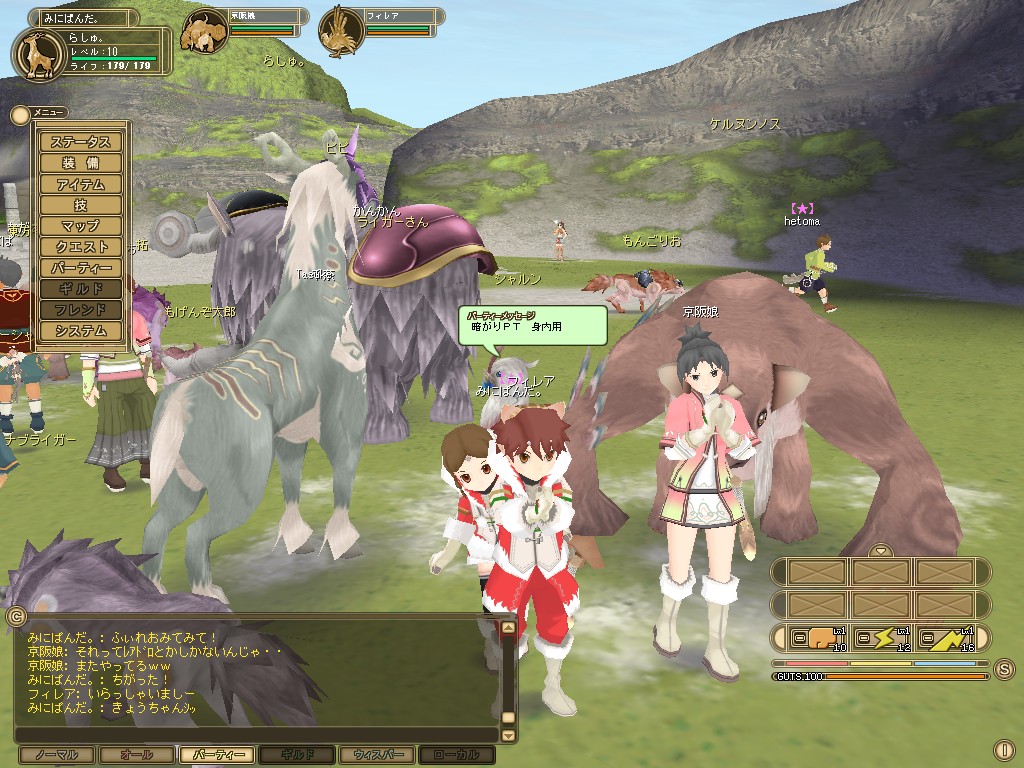Collapse the skill bar with the down arrow
The height and width of the screenshot is (768, 1024).
881,550
